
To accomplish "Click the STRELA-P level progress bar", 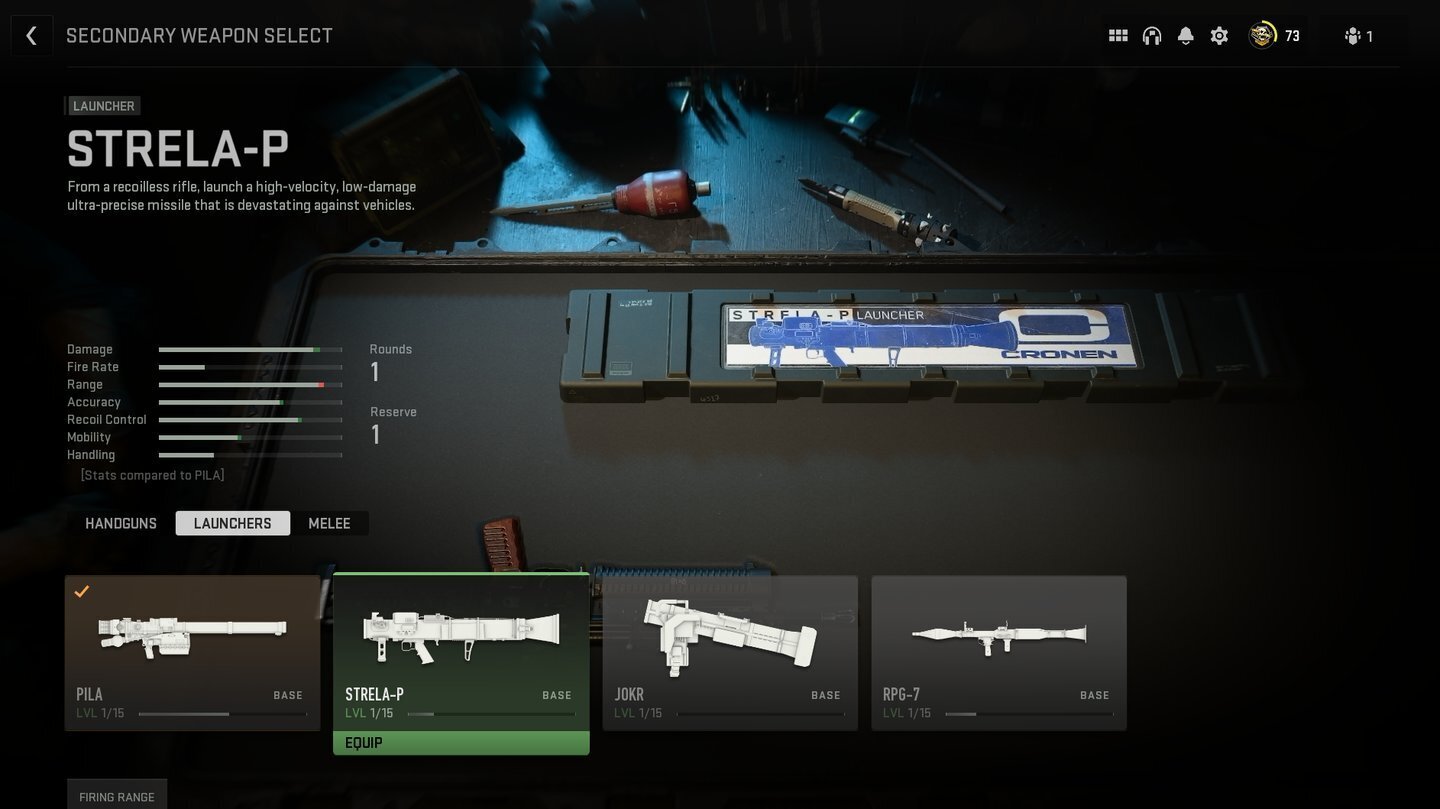I will (x=490, y=714).
